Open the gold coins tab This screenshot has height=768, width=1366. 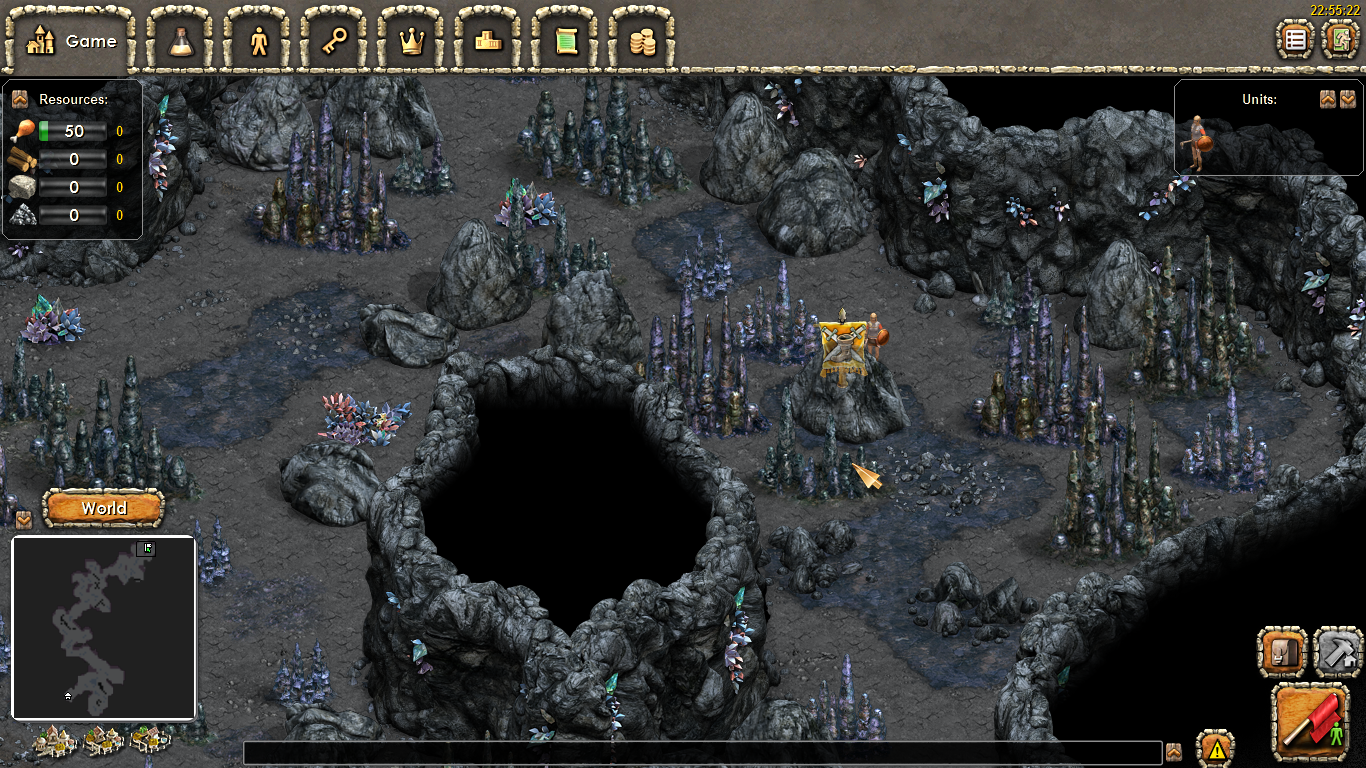(x=642, y=41)
